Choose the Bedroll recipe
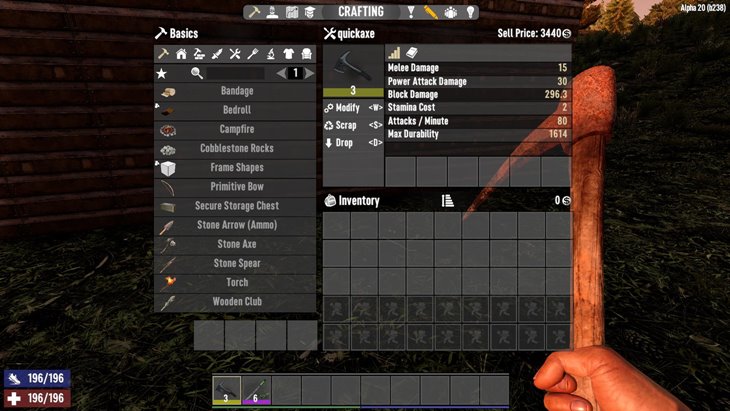Viewport: 730px width, 411px height. point(236,110)
